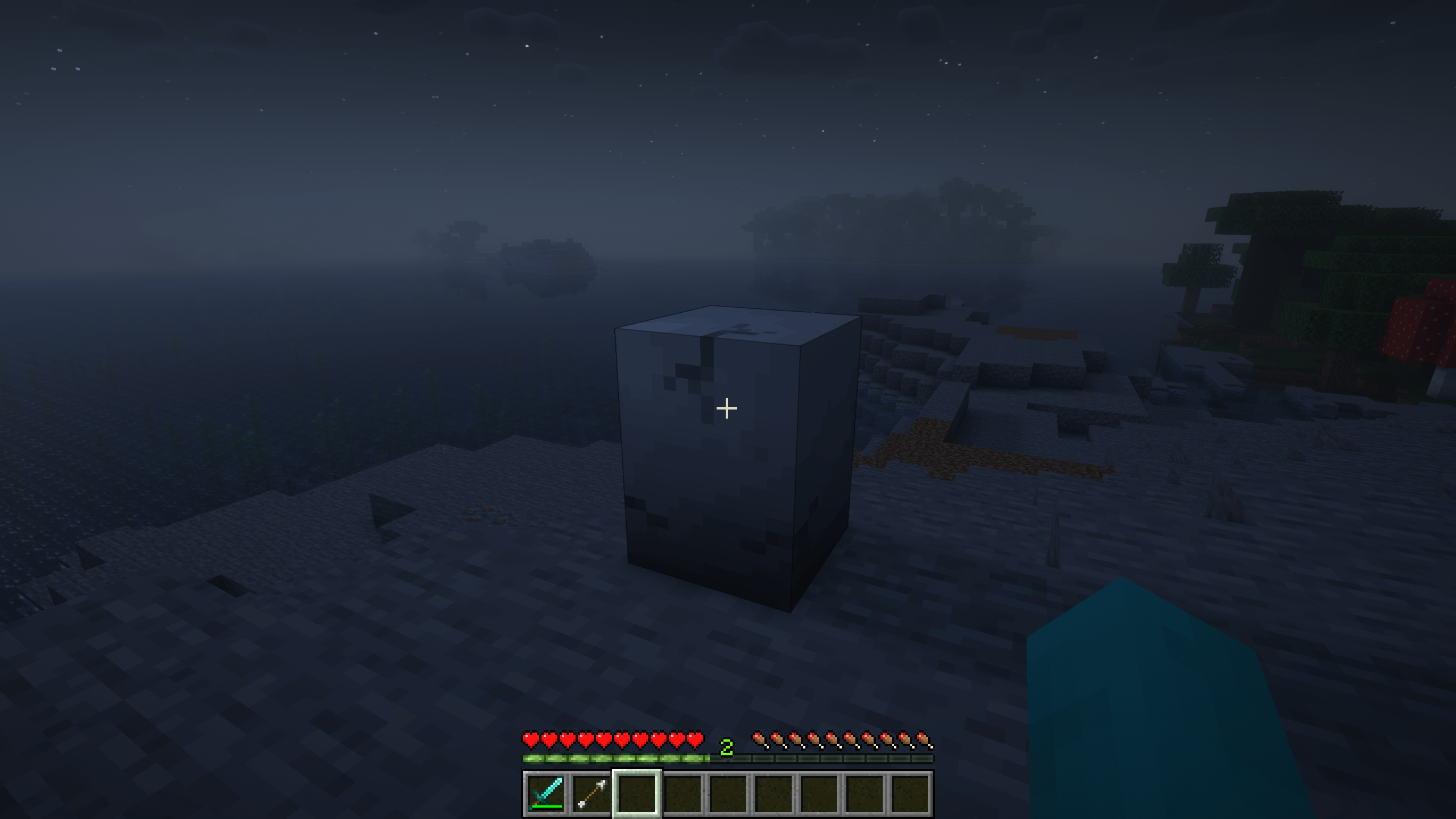Viewport: 1456px width, 819px height.
Task: Click the rightmost heart in the health bar
Action: pos(695,739)
